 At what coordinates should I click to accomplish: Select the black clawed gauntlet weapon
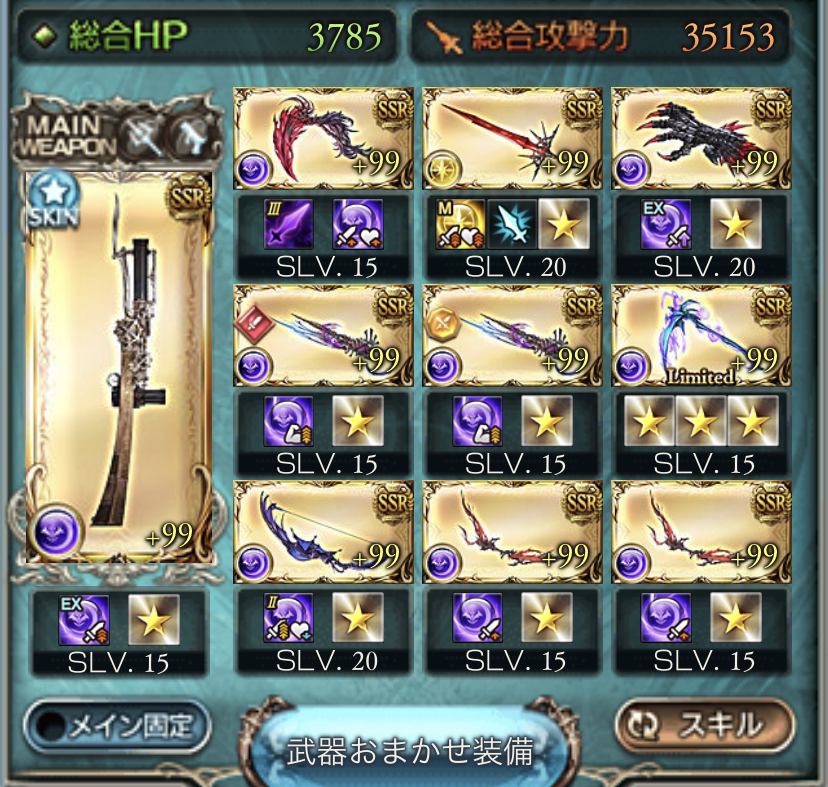click(701, 138)
